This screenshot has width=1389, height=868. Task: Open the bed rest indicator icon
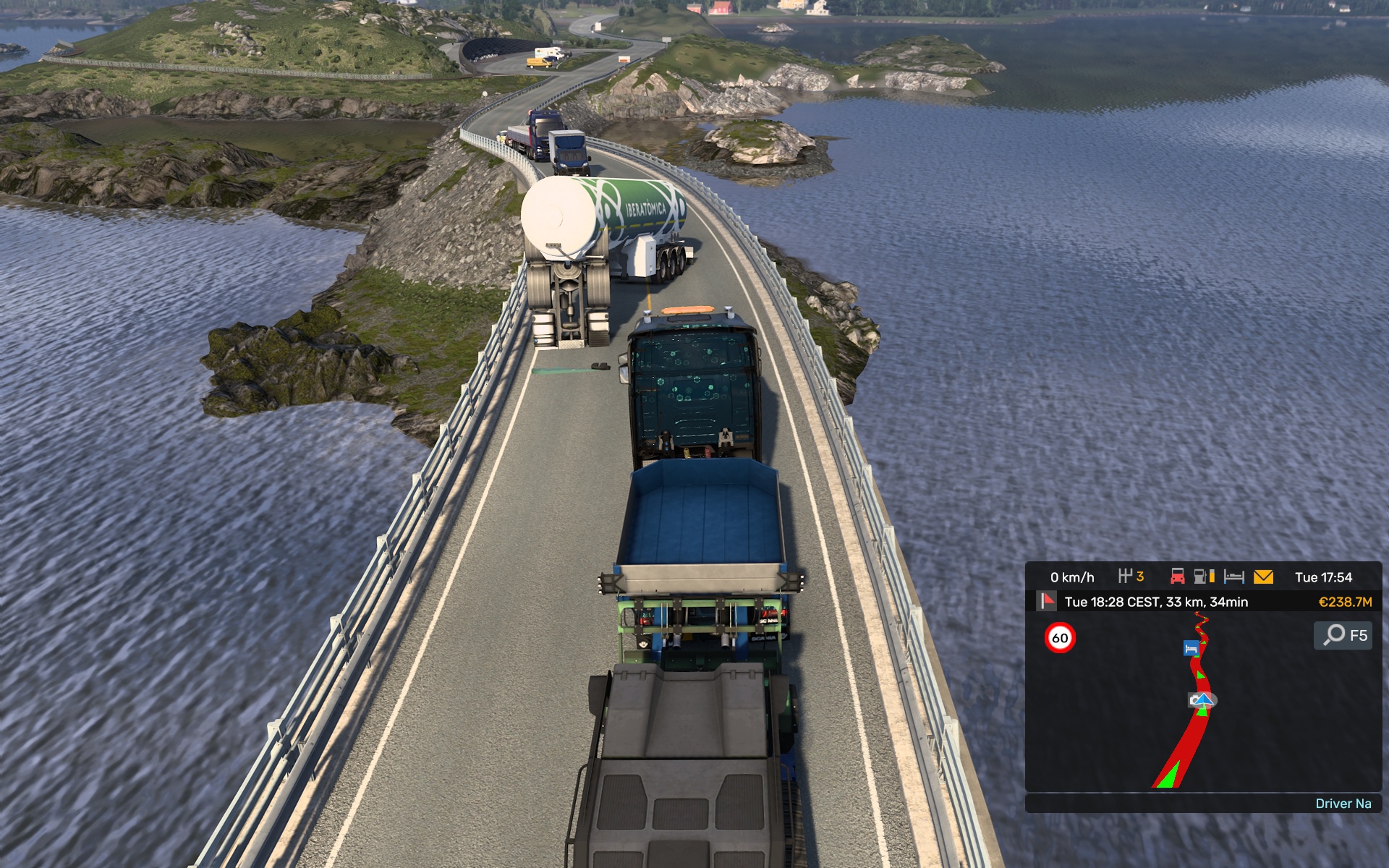pos(1233,576)
